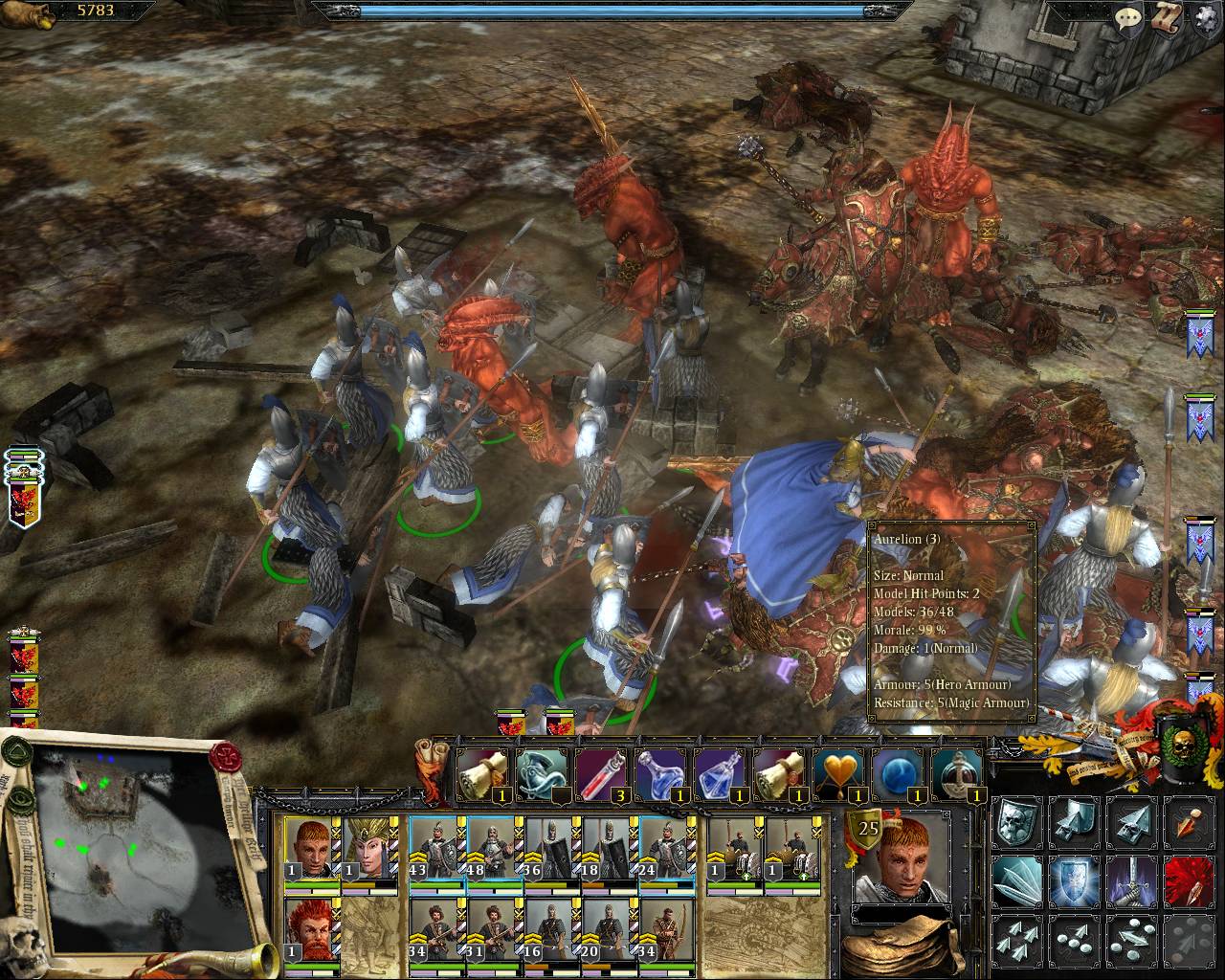Open the objectives scroll
Screen dimensions: 1225x980
click(x=1168, y=17)
